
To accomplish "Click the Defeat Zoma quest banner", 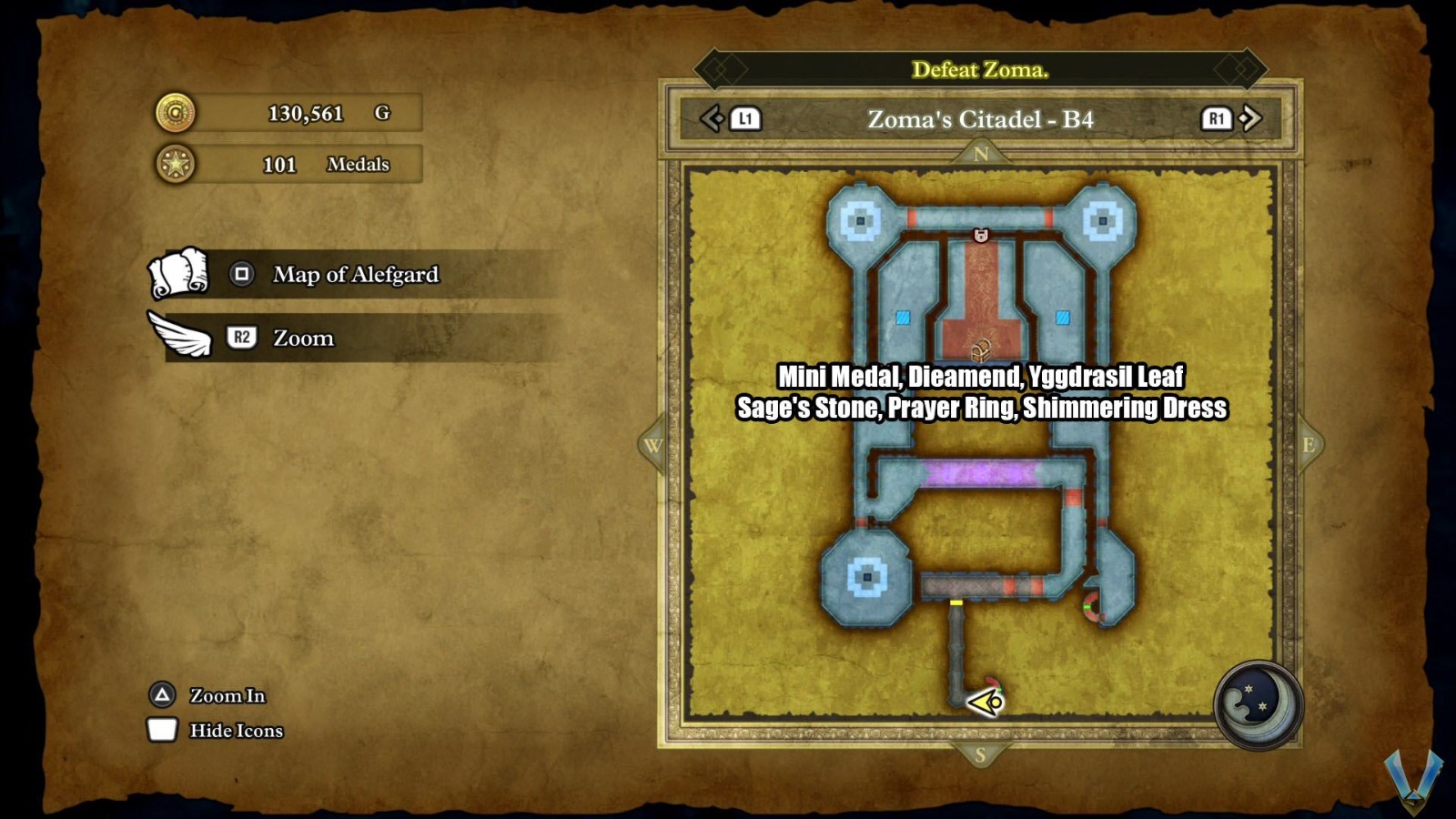I will pyautogui.click(x=981, y=69).
